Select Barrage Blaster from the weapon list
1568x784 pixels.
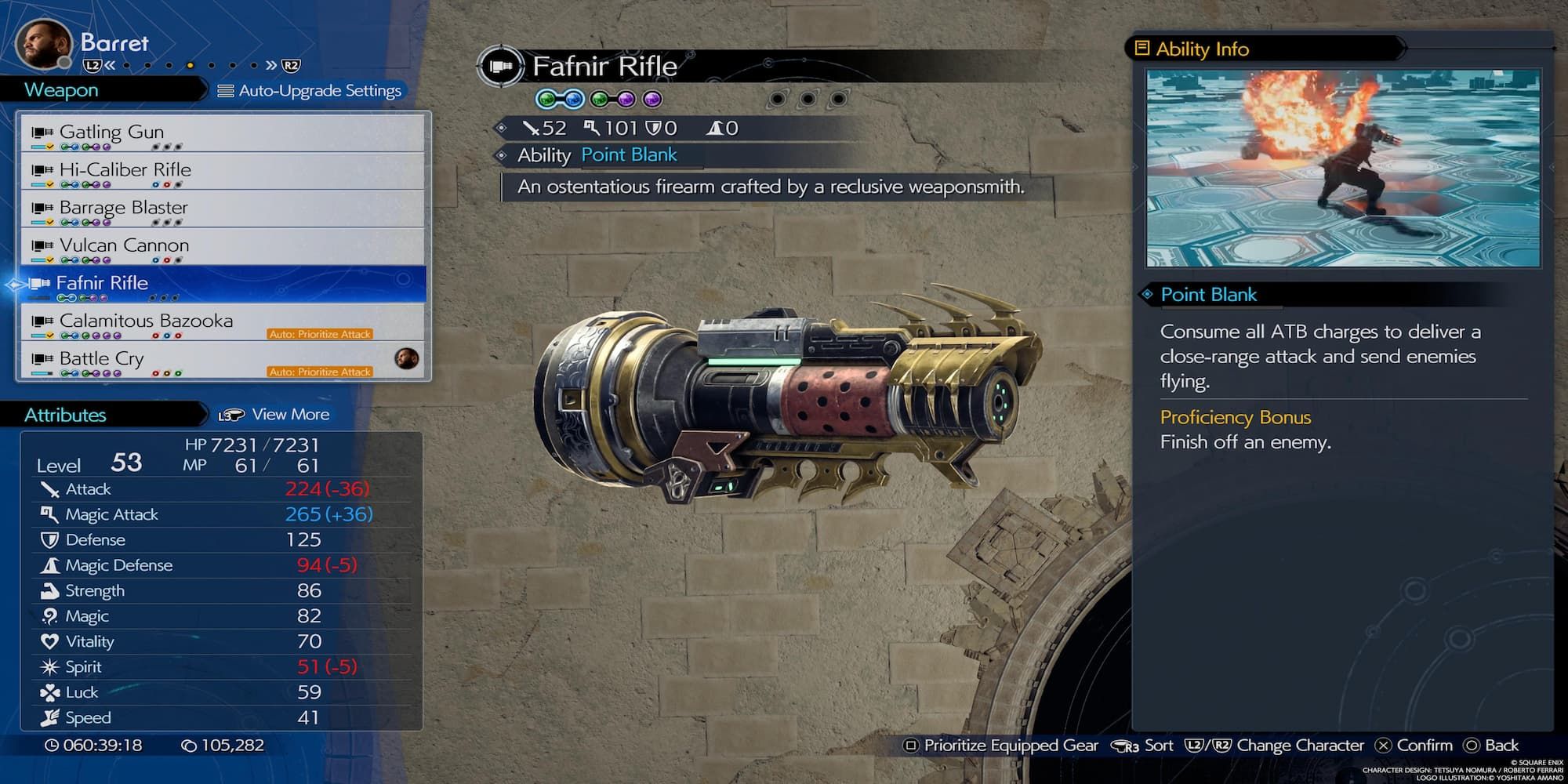pos(223,208)
